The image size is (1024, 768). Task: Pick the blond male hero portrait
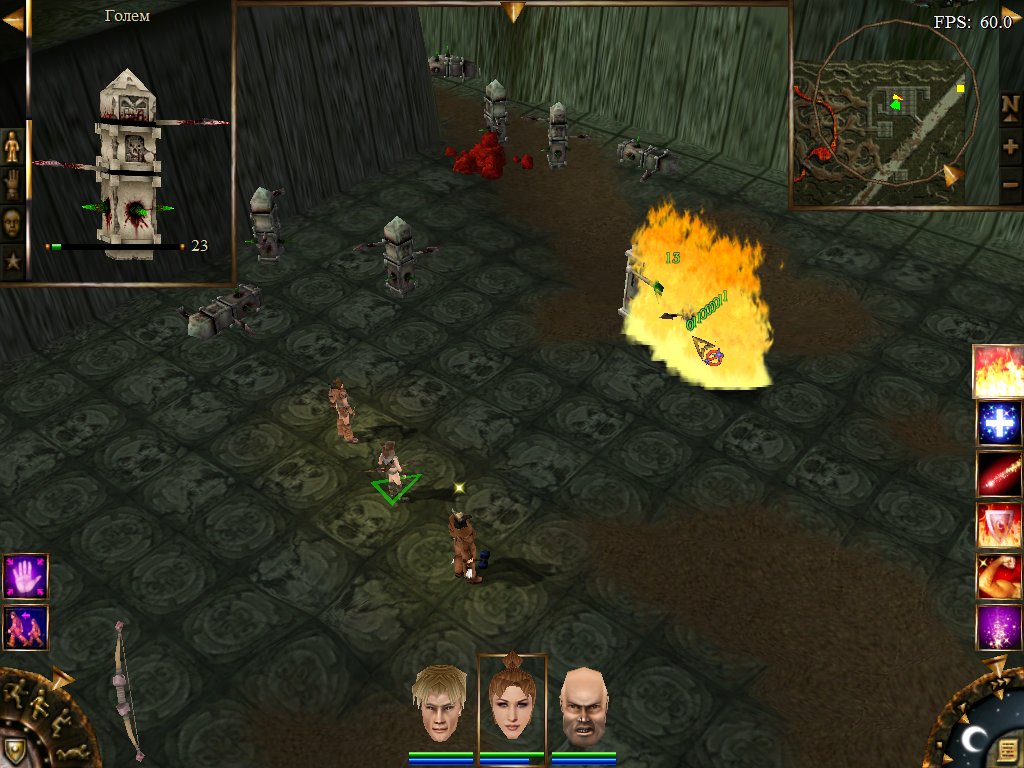[441, 704]
